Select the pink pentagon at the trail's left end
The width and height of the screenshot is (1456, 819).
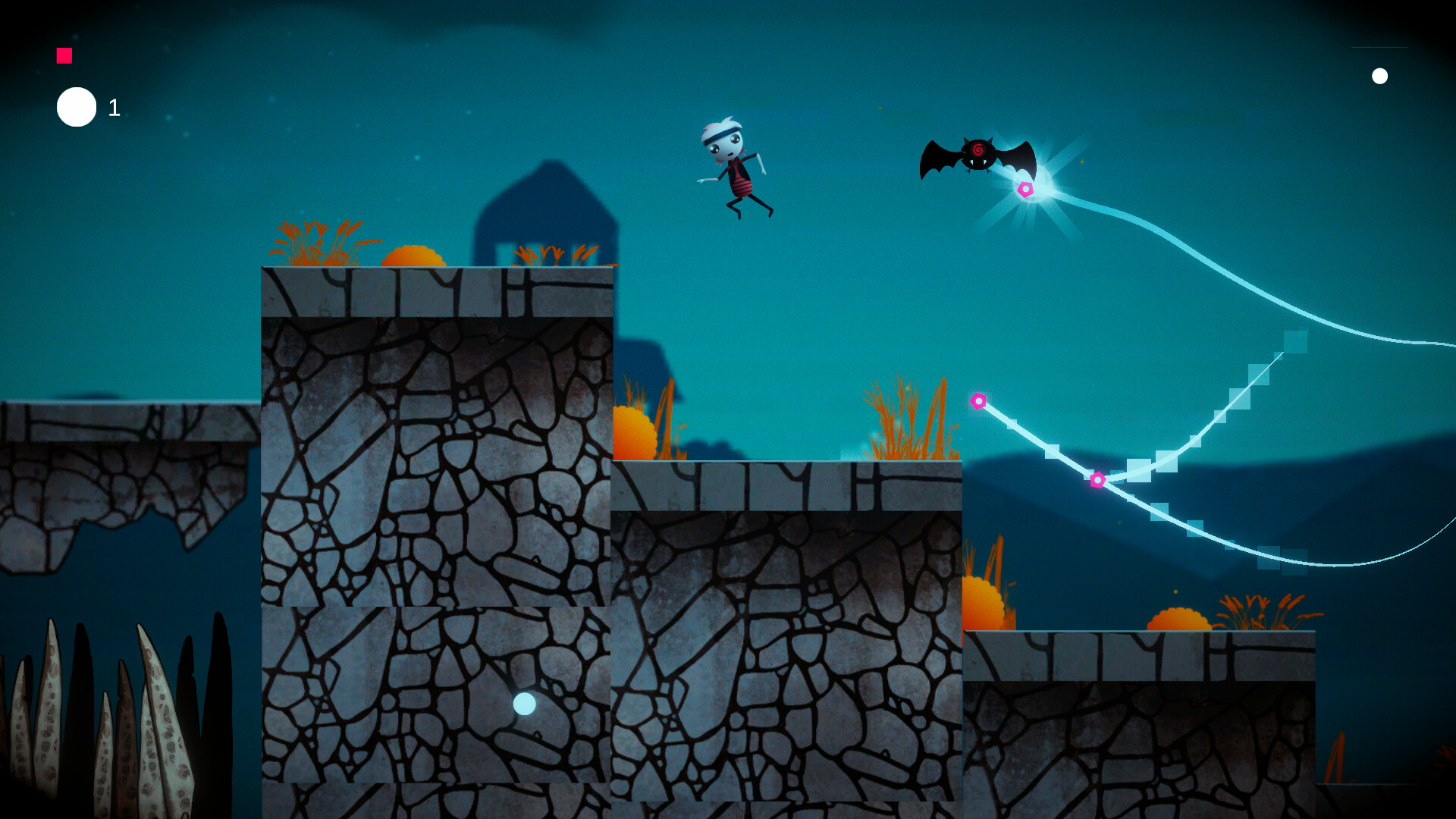click(979, 400)
